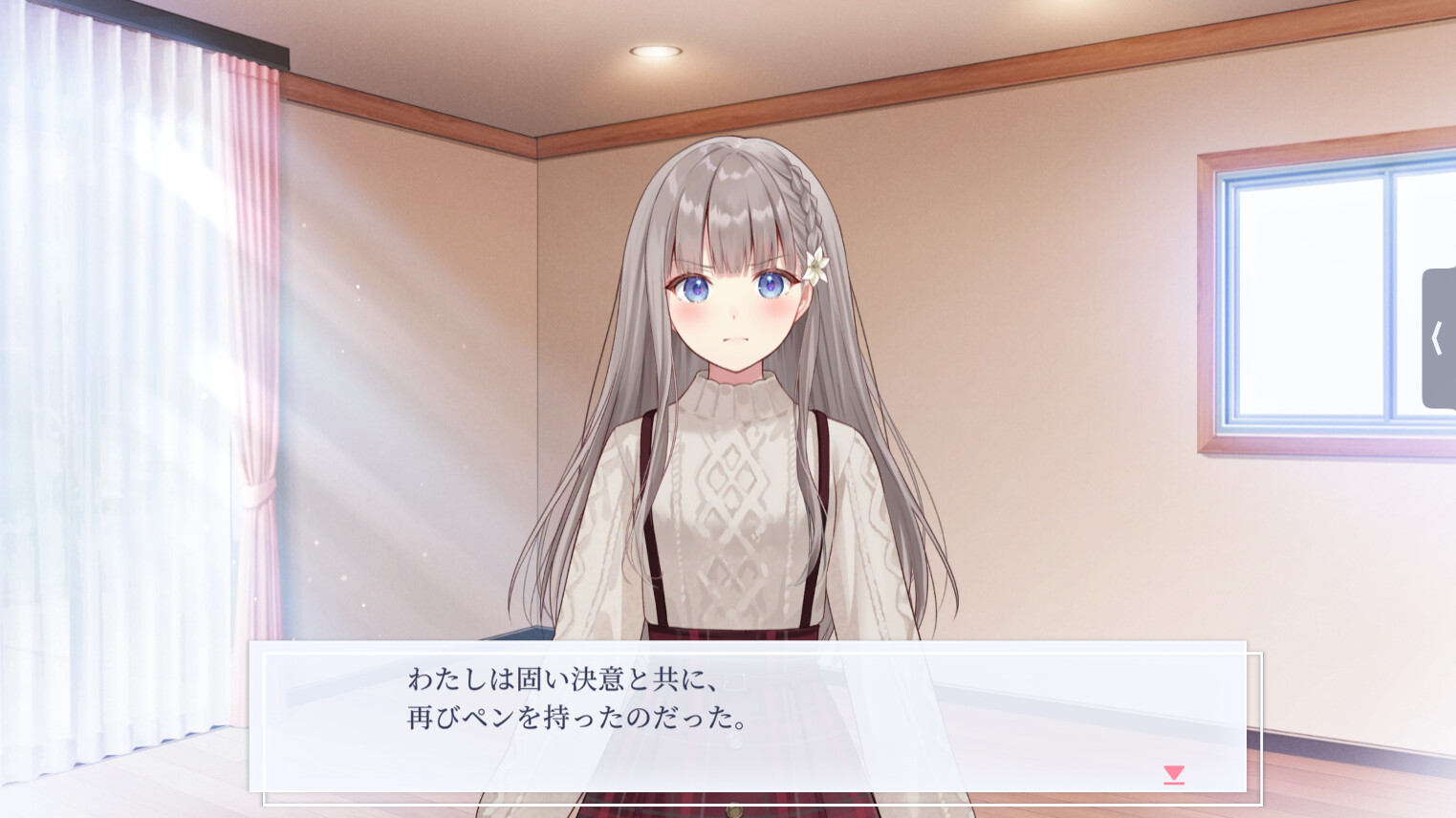Click the narration text to proceed
The width and height of the screenshot is (1456, 818).
[x=574, y=700]
